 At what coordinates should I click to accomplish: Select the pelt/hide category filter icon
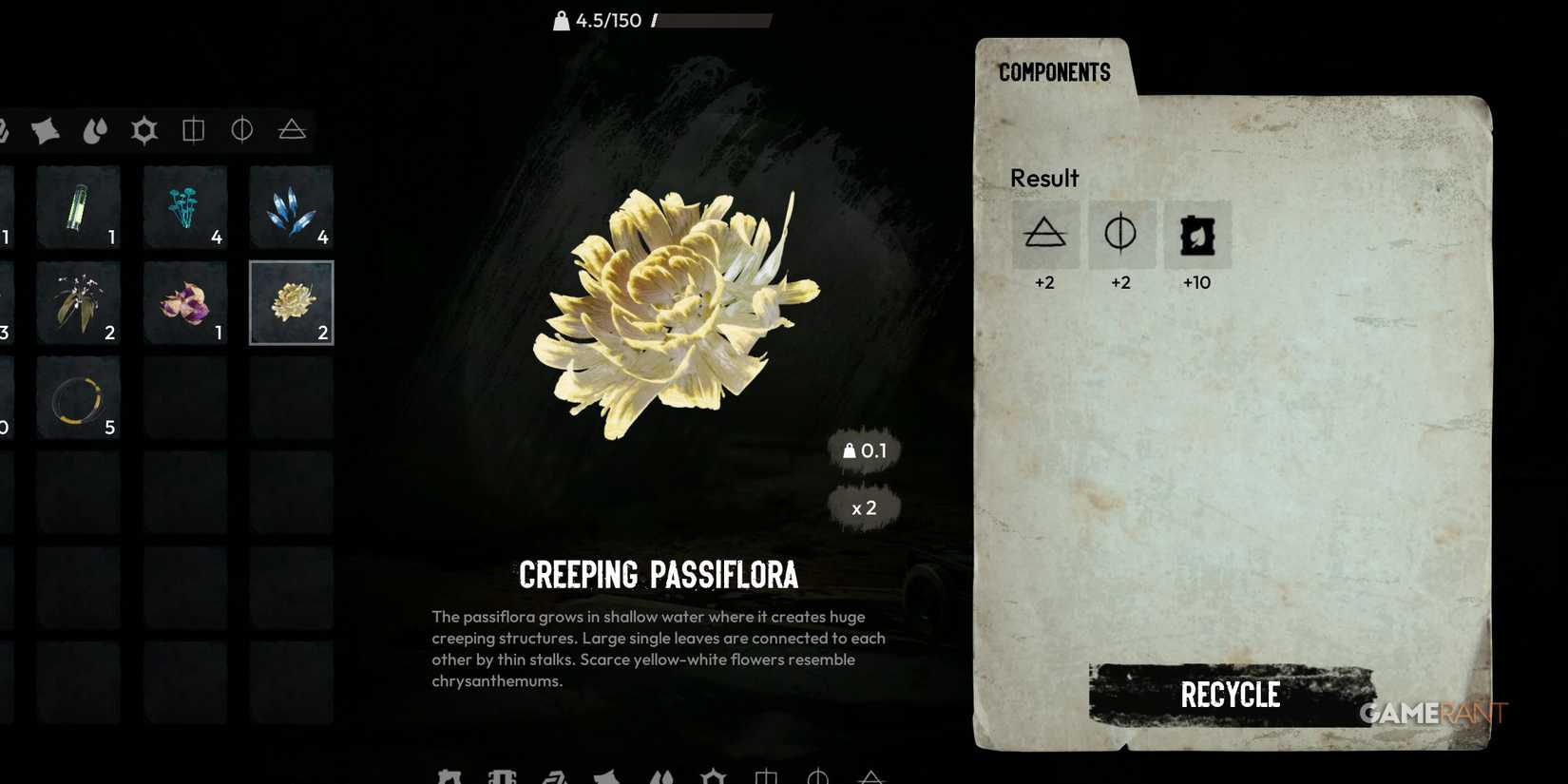point(46,130)
